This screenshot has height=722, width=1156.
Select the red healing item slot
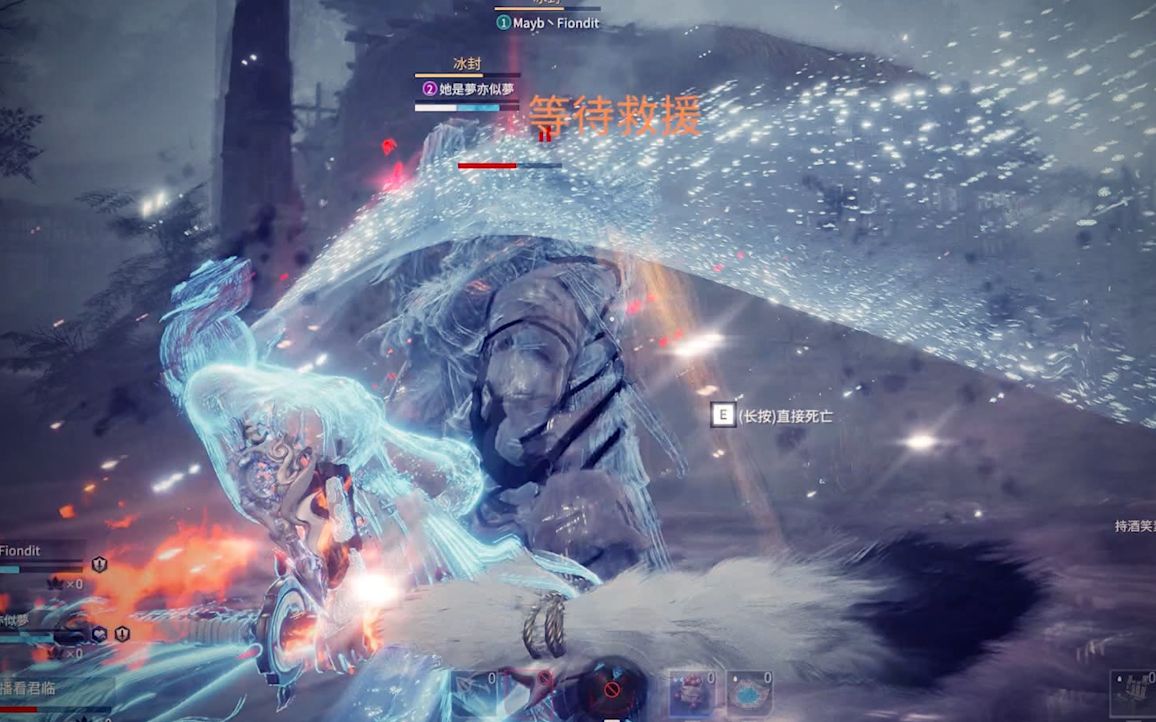pos(692,693)
